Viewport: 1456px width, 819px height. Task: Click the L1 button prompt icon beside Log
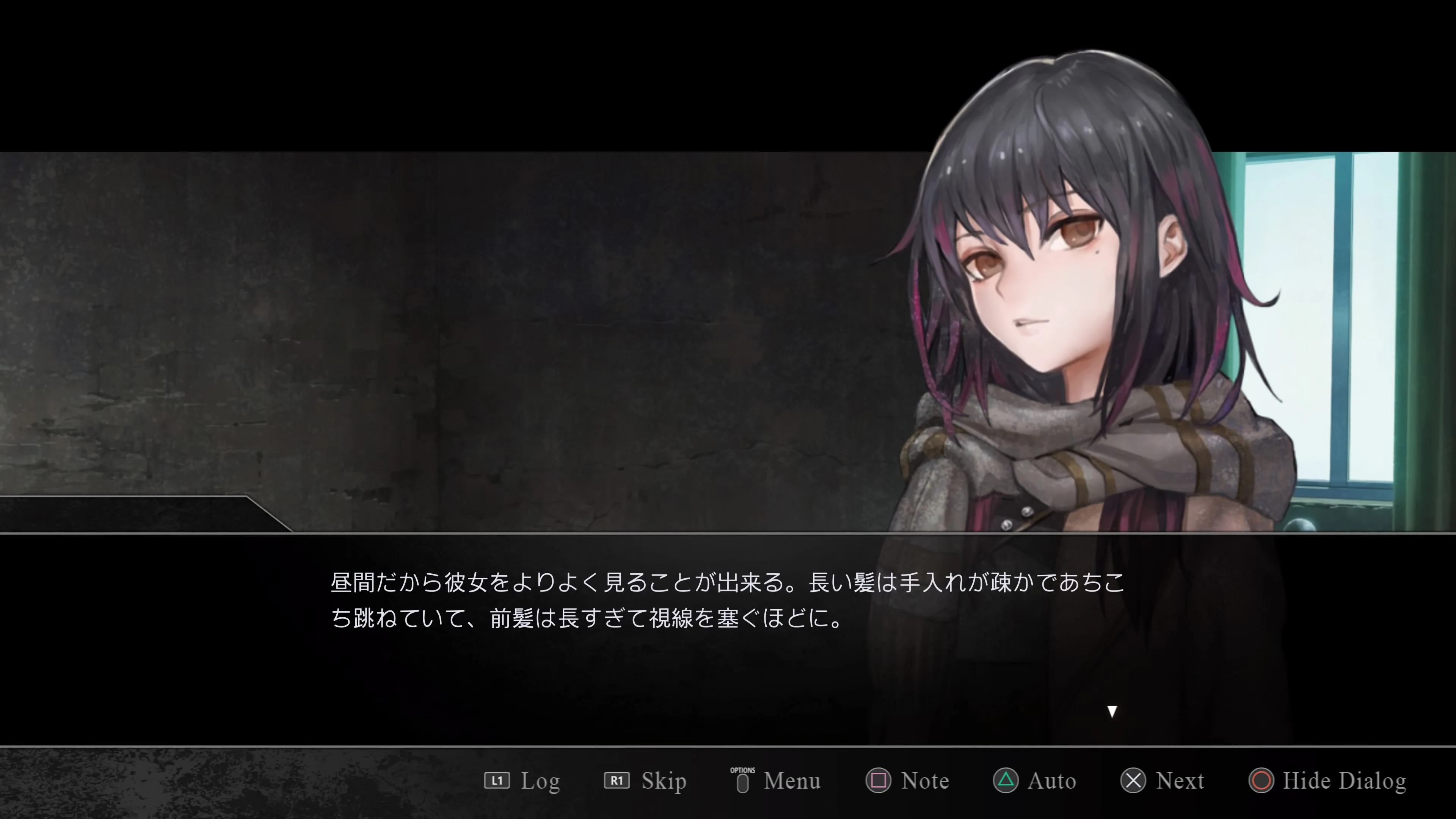coord(497,781)
